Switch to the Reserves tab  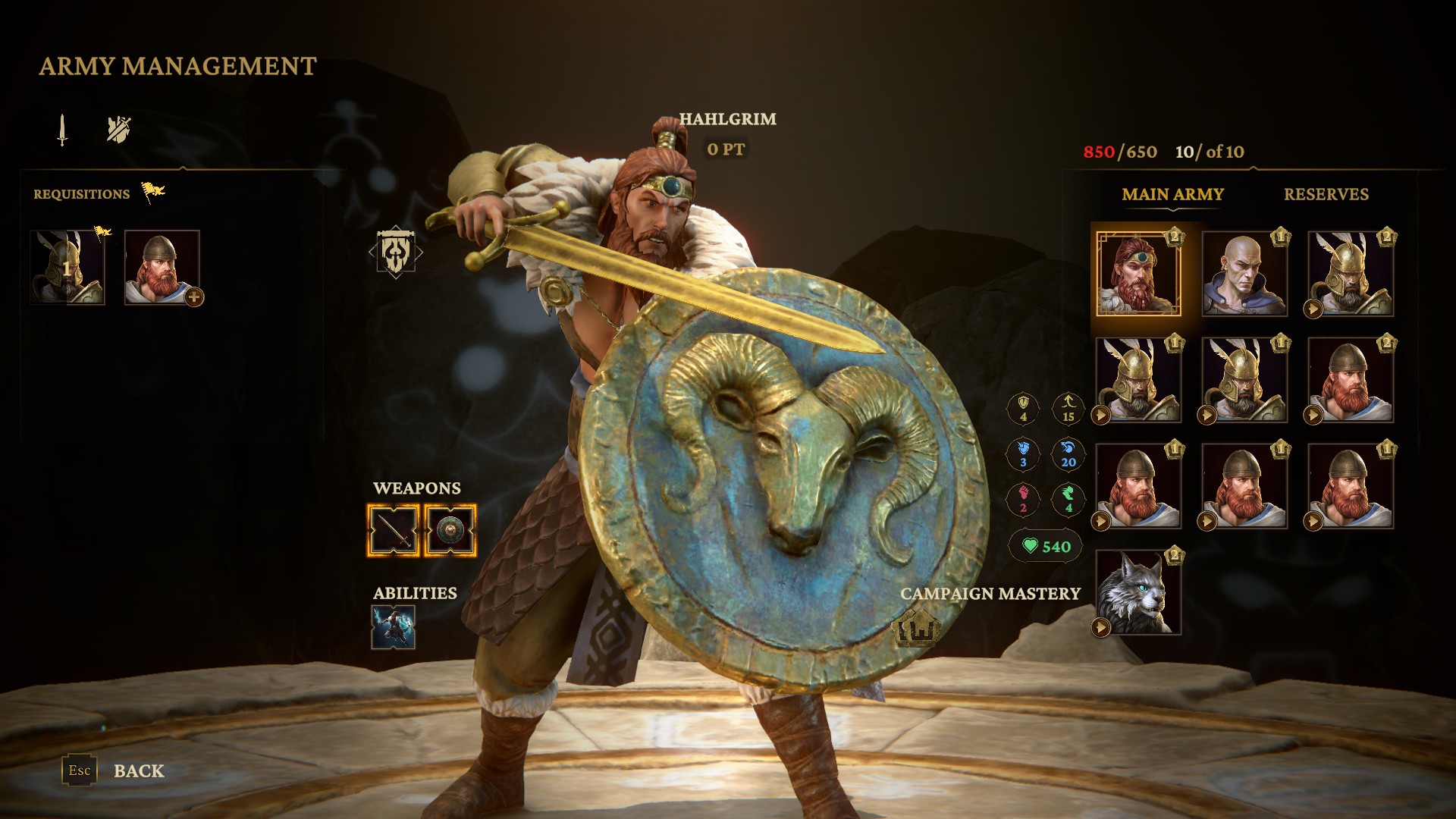tap(1326, 195)
